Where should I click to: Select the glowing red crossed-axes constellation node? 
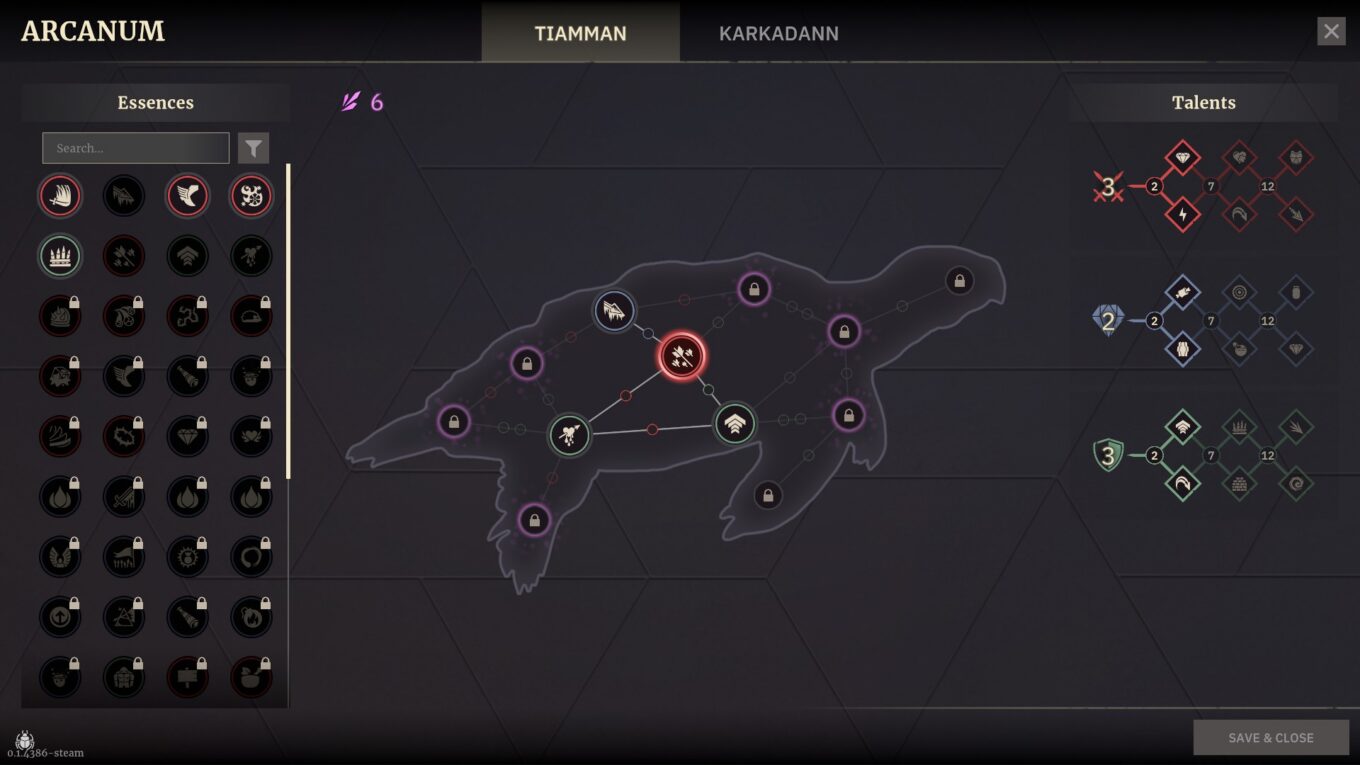(x=682, y=356)
